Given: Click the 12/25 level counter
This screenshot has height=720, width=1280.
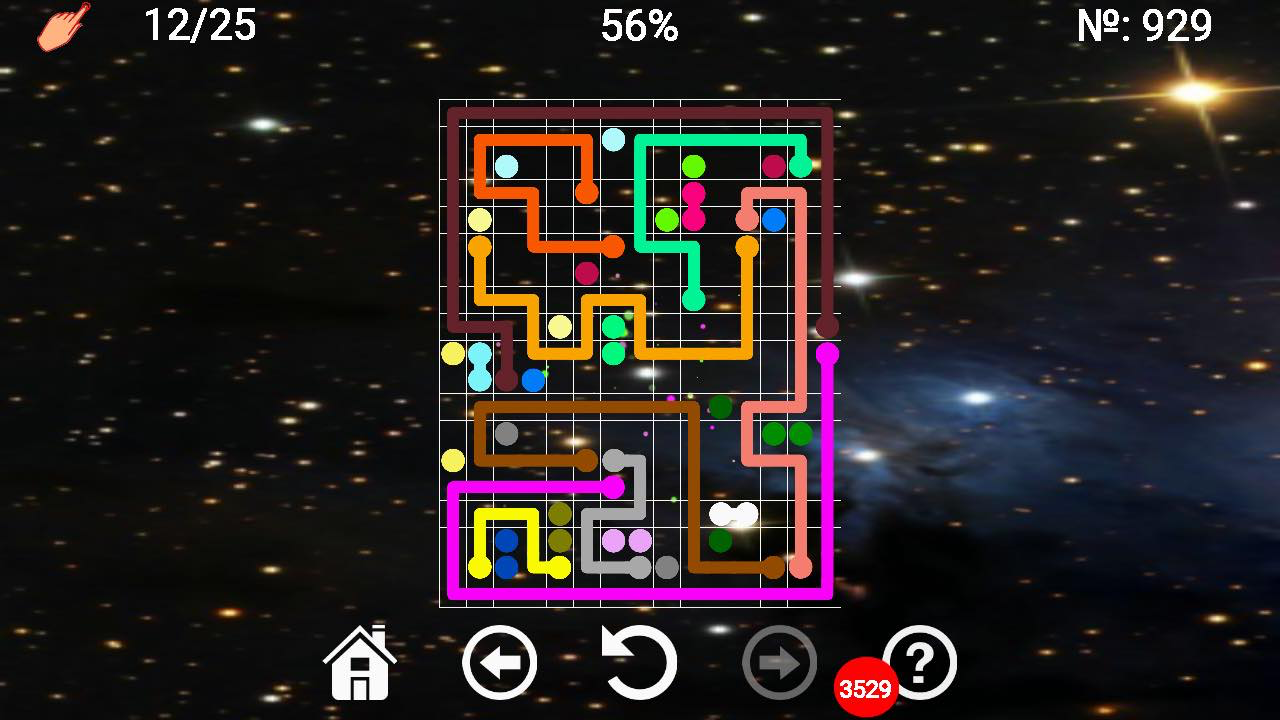Looking at the screenshot, I should [x=201, y=25].
